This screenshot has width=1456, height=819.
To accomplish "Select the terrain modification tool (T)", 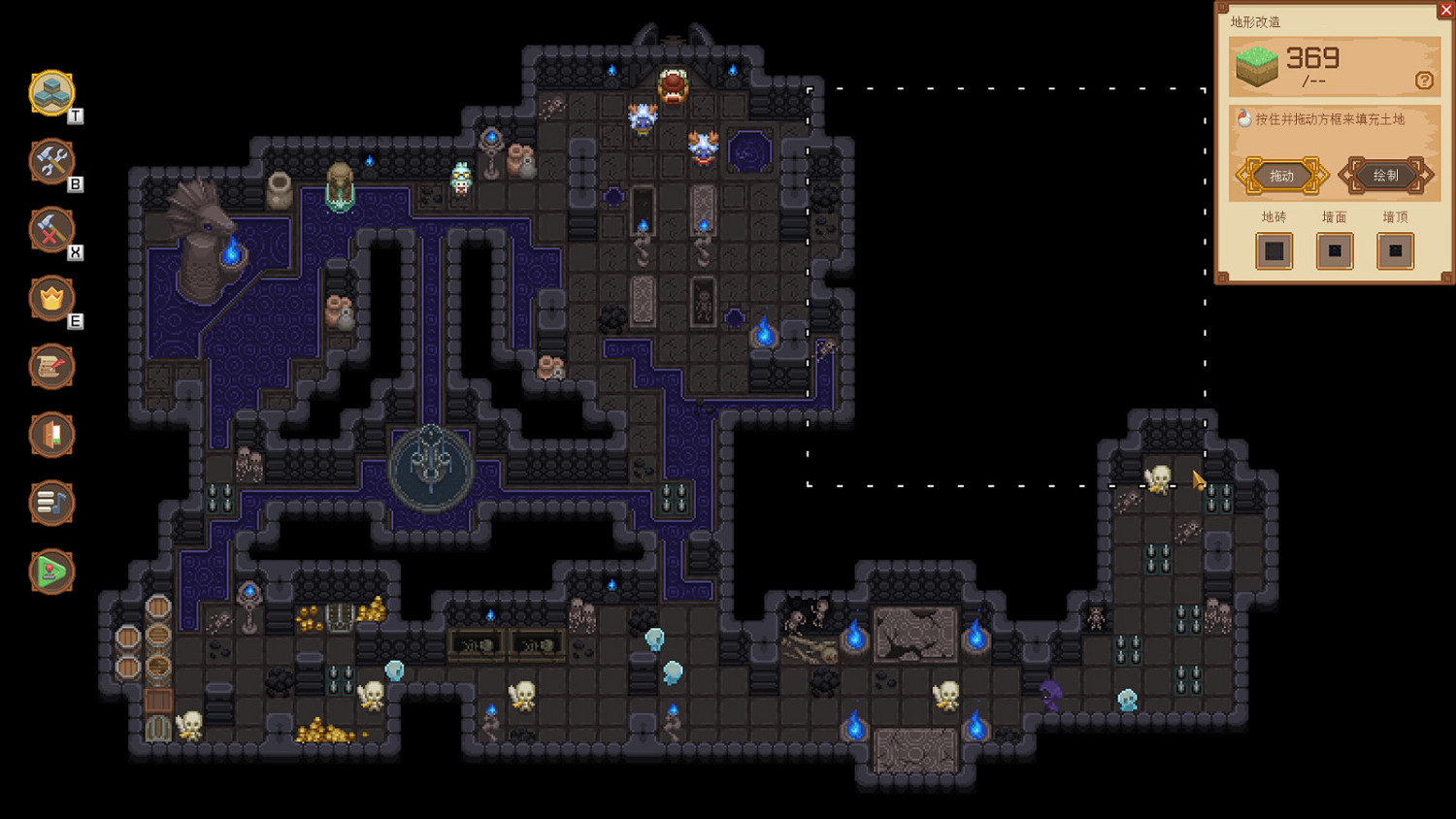I will (52, 93).
